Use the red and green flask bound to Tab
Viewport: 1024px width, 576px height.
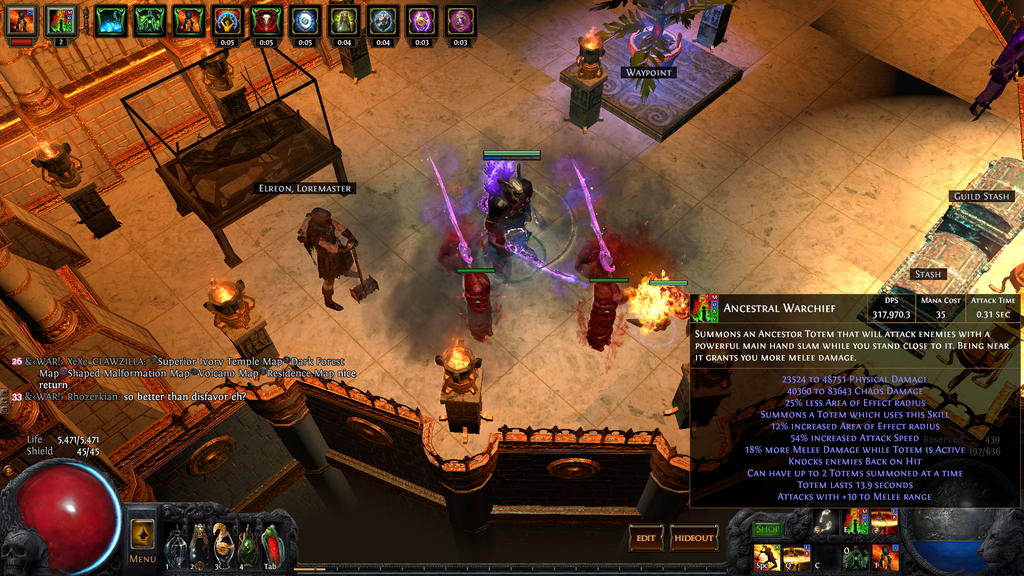(270, 547)
